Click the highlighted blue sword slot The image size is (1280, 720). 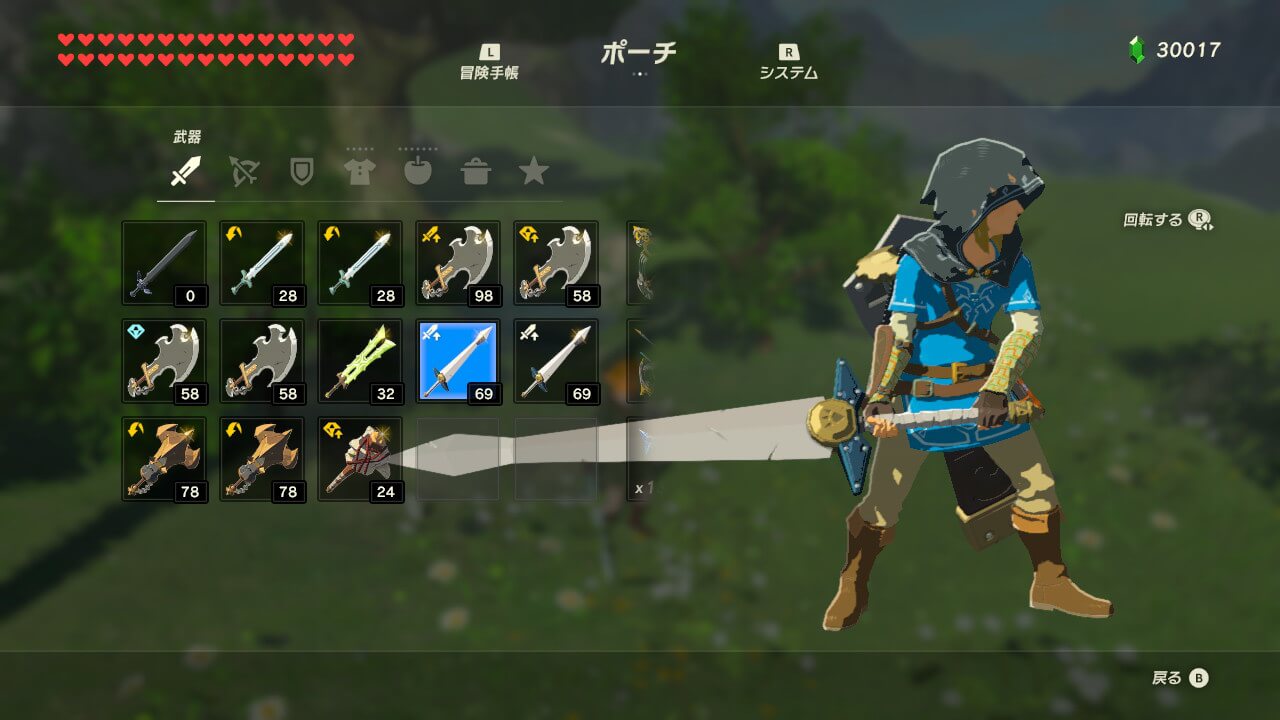tap(458, 361)
